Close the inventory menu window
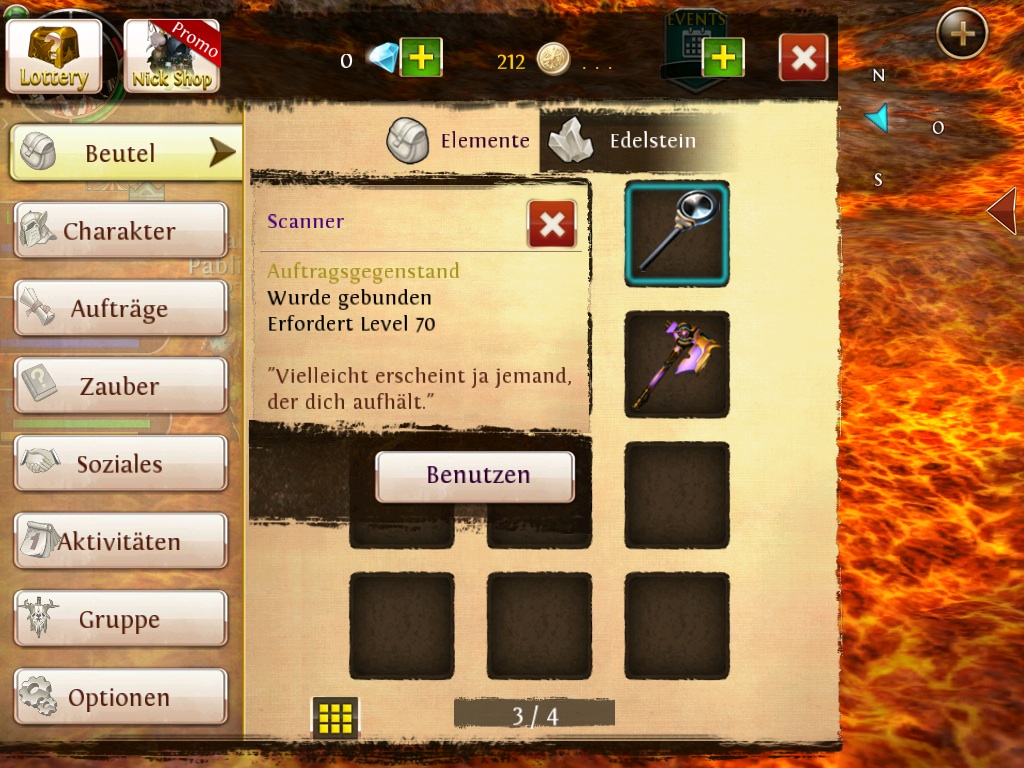Screen dimensions: 1024x768 [803, 58]
